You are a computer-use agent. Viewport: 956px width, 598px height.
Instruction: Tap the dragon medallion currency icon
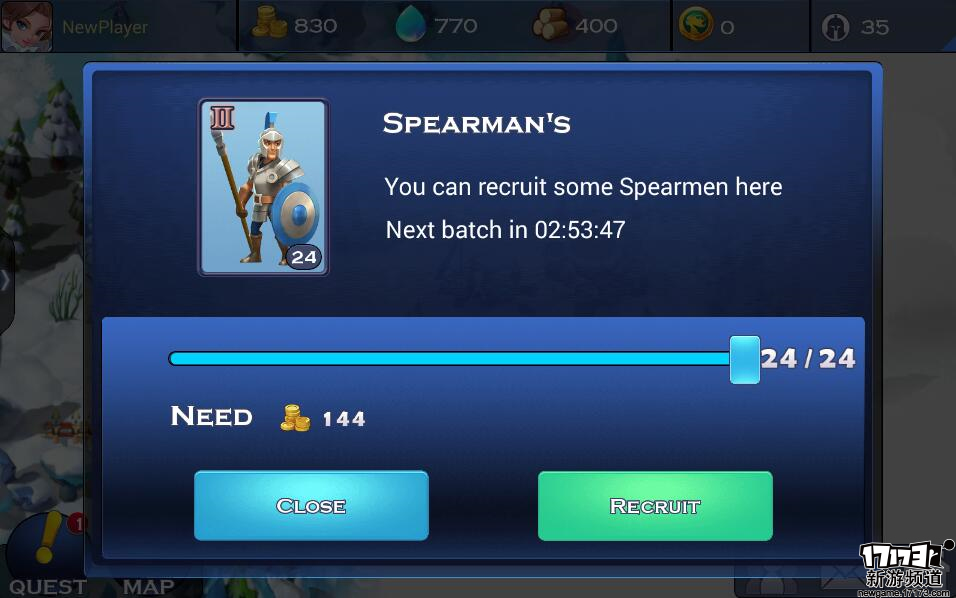pyautogui.click(x=695, y=26)
